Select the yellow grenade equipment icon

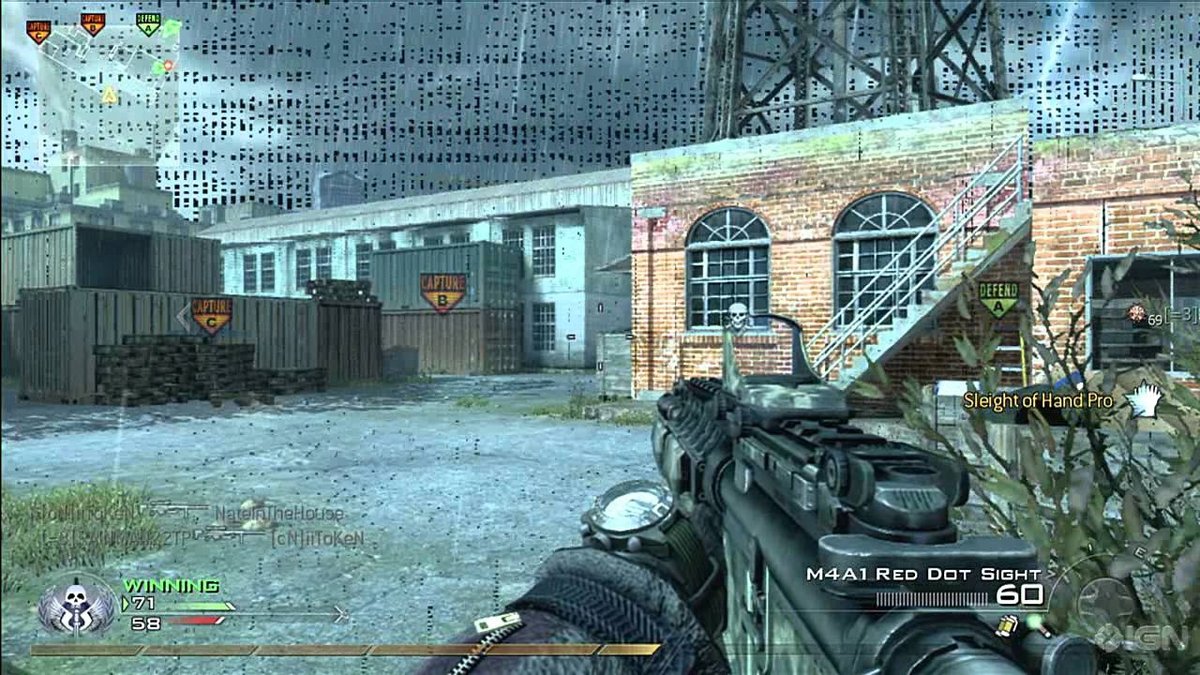[1006, 625]
